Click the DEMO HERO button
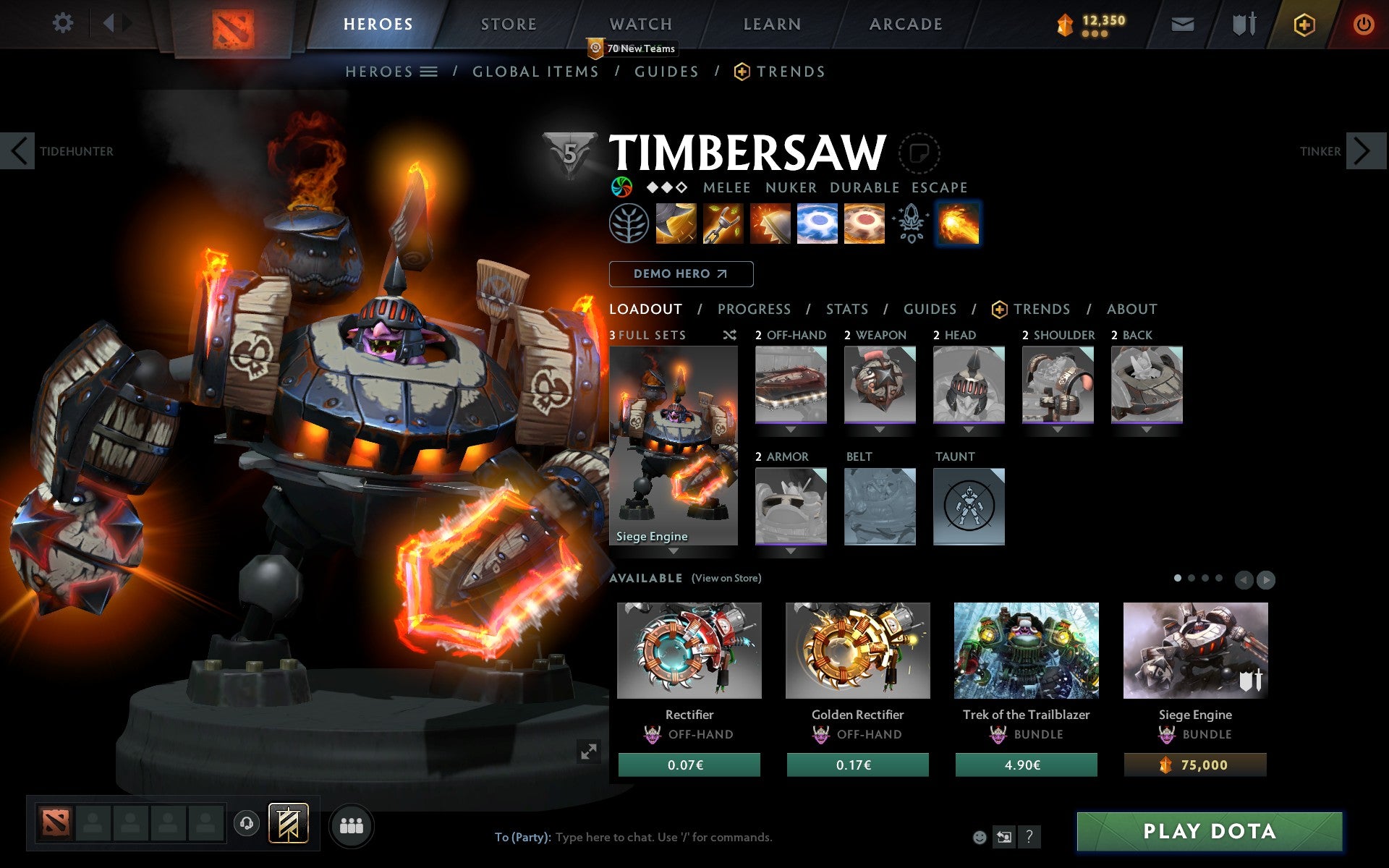 681,274
